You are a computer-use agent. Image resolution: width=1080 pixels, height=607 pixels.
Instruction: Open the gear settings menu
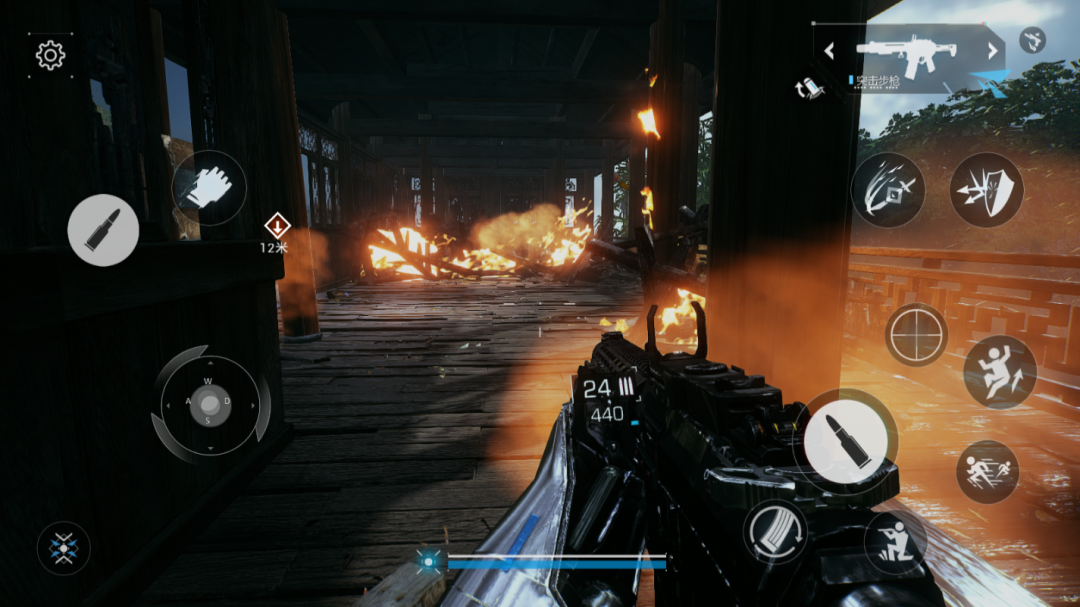click(50, 55)
